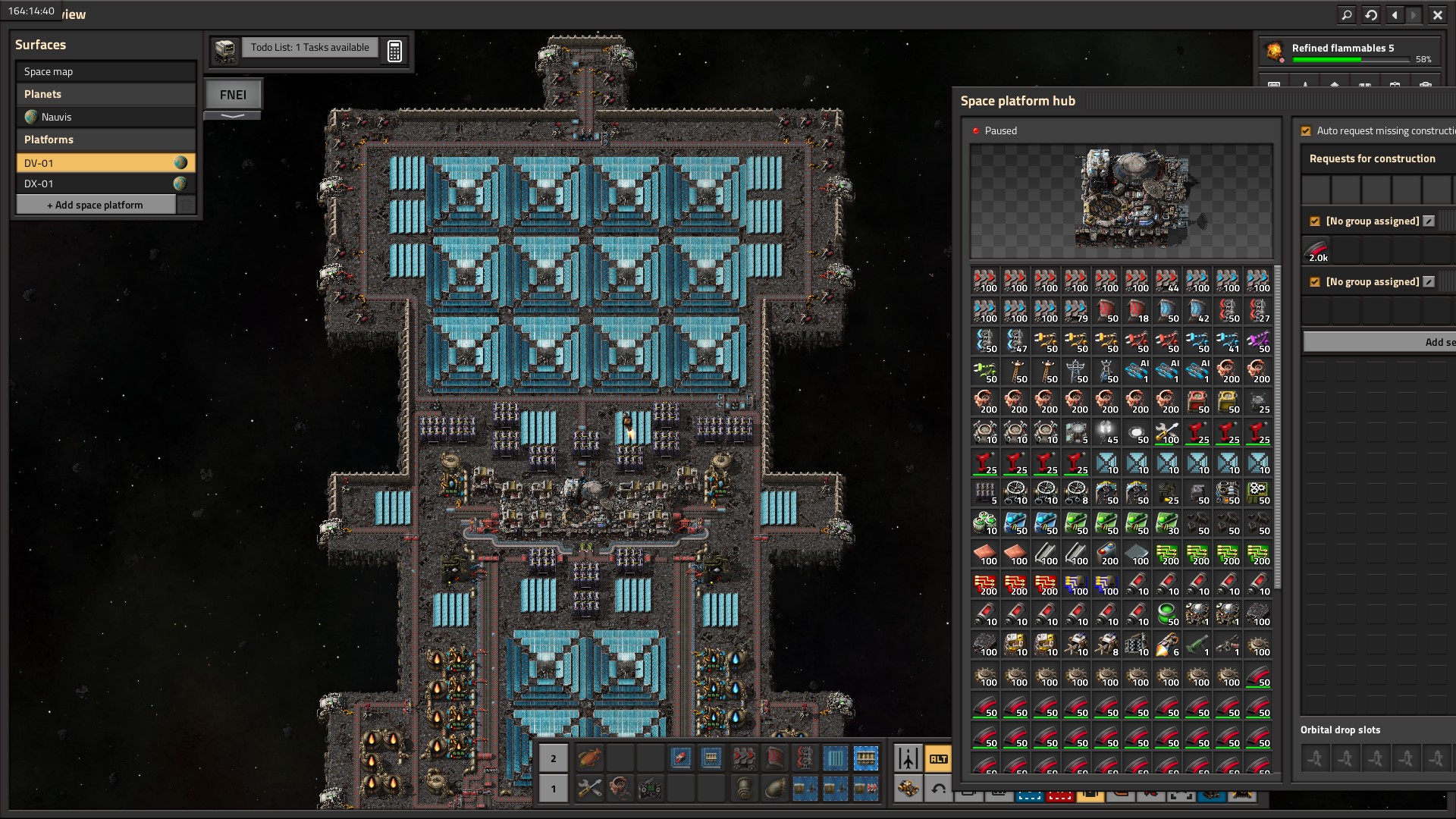Open Refined flammables 5 research
Viewport: 1456px width, 819px height.
pyautogui.click(x=1350, y=52)
